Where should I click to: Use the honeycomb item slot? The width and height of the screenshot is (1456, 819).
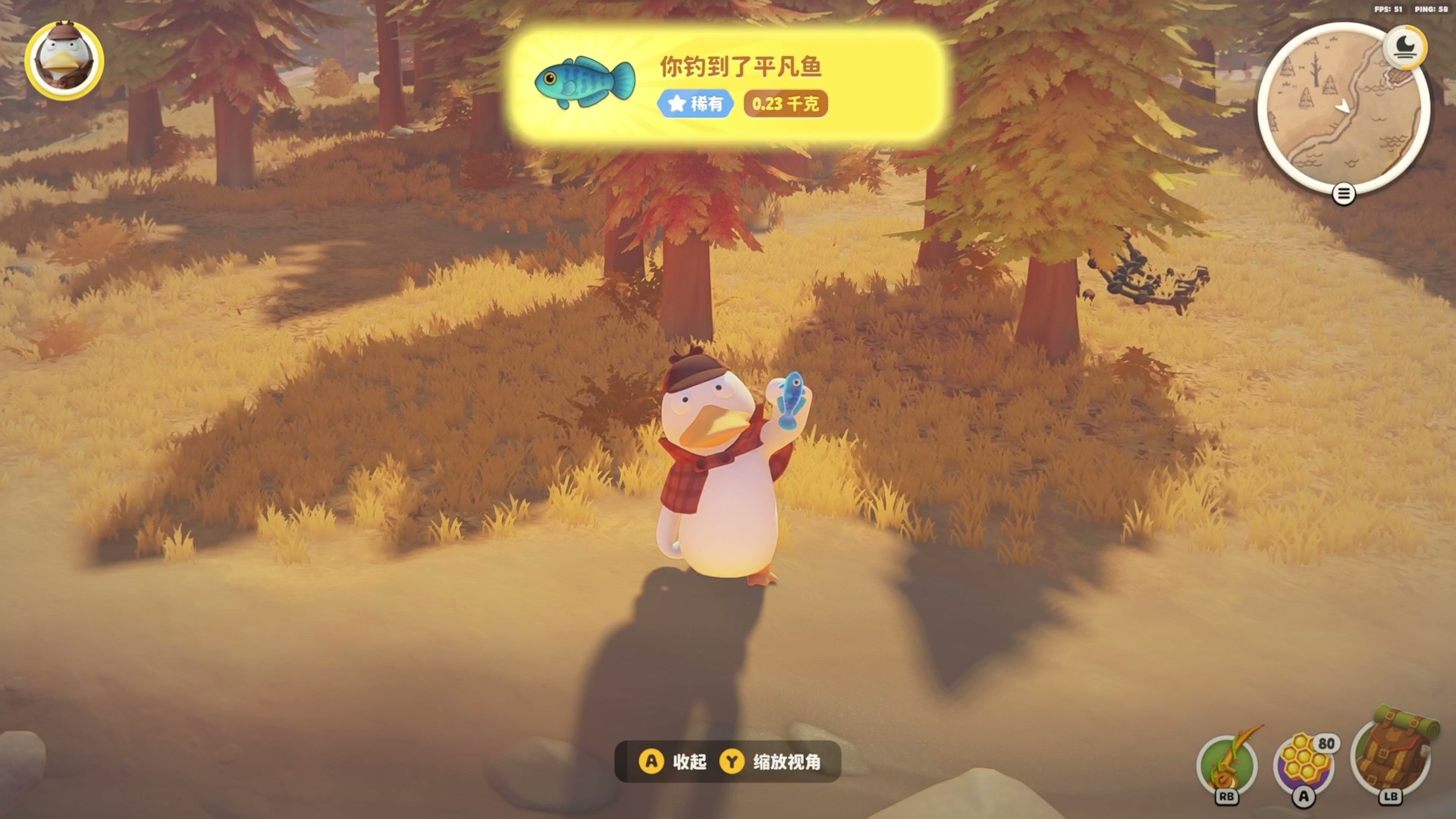tap(1304, 766)
